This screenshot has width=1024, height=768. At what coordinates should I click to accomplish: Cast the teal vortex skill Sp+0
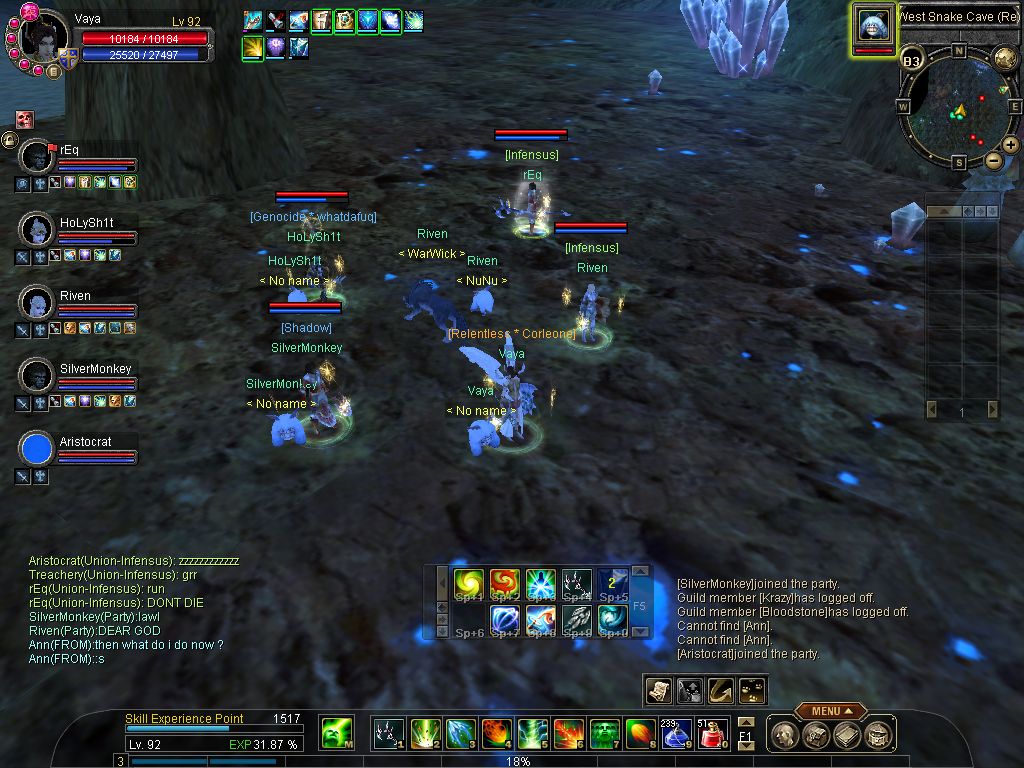coord(612,620)
